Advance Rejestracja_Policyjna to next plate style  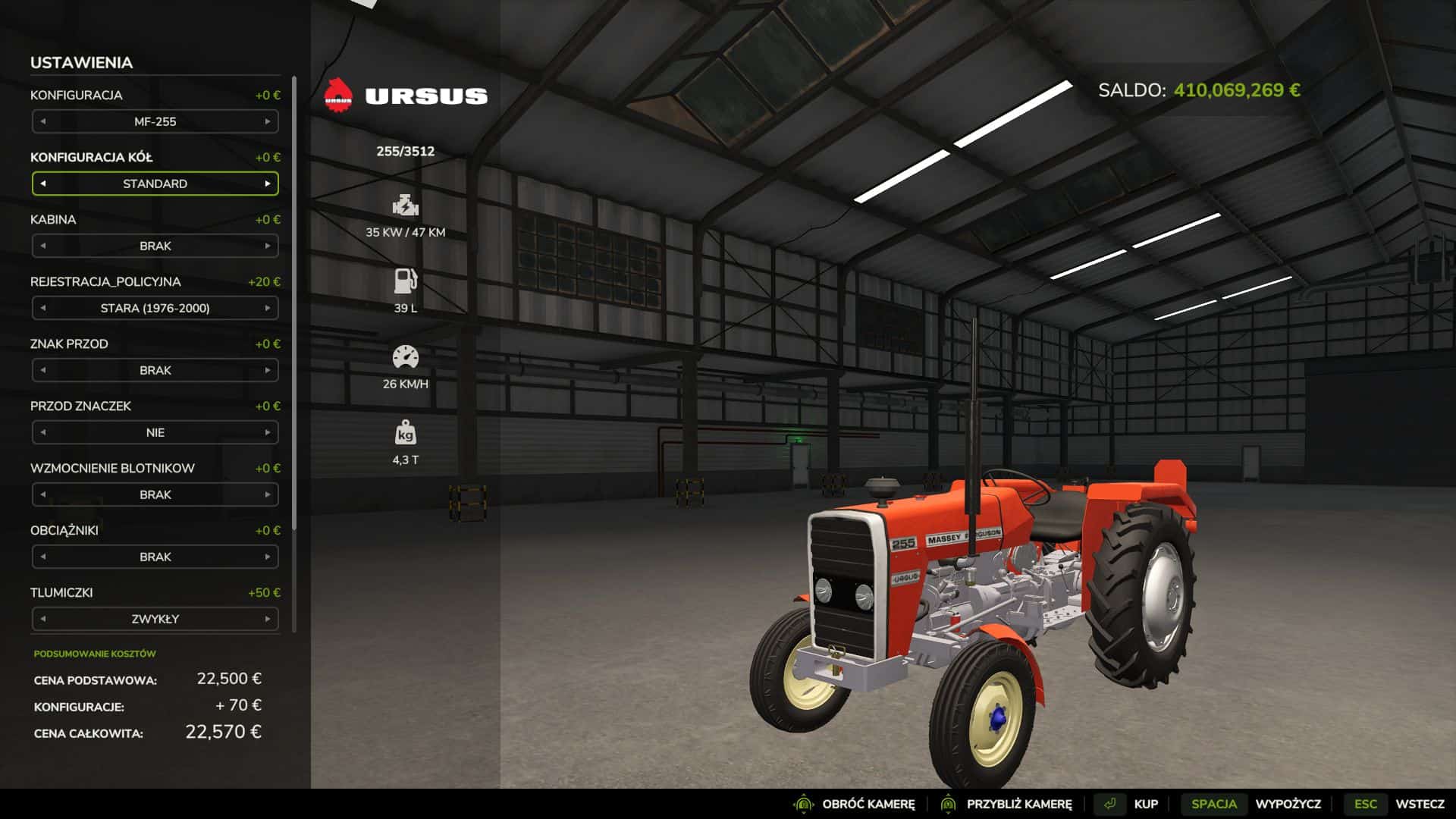click(268, 308)
